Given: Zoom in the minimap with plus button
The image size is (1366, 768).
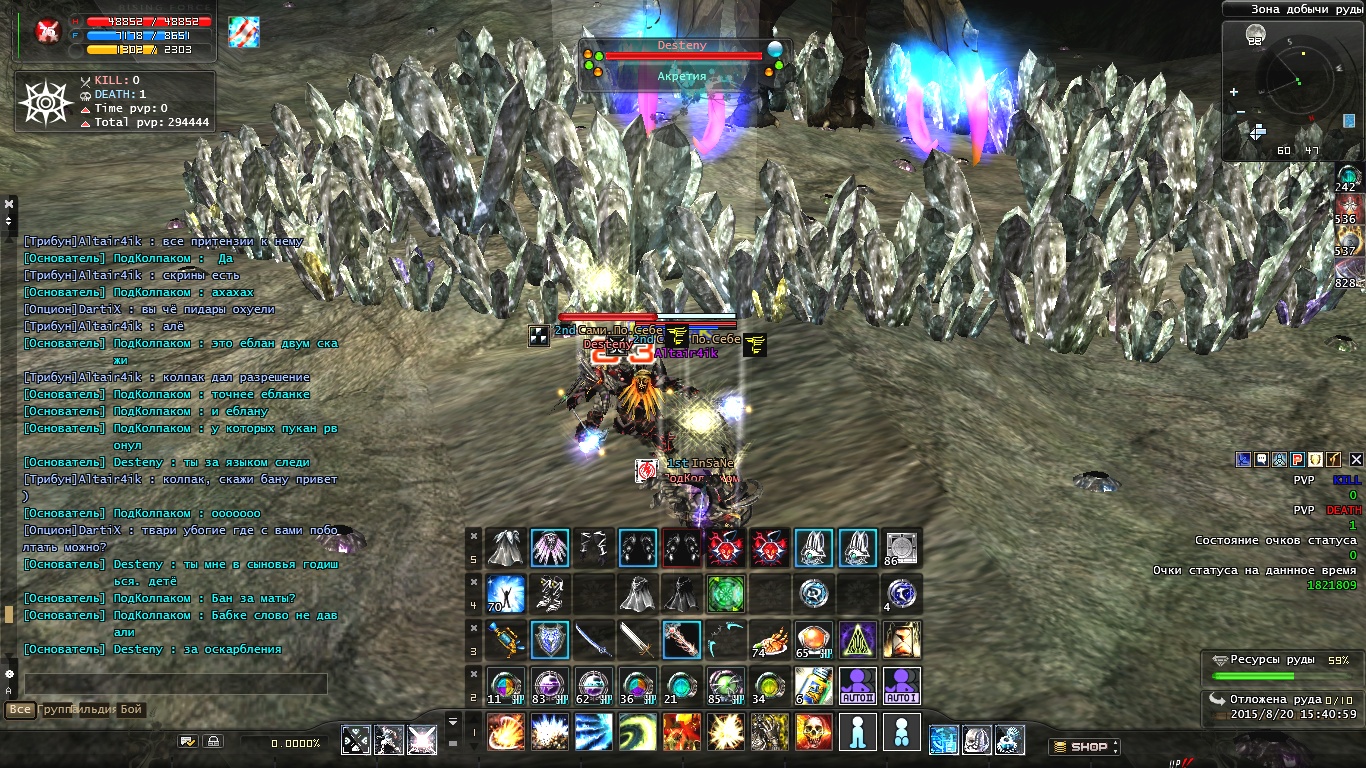Looking at the screenshot, I should tap(1235, 92).
